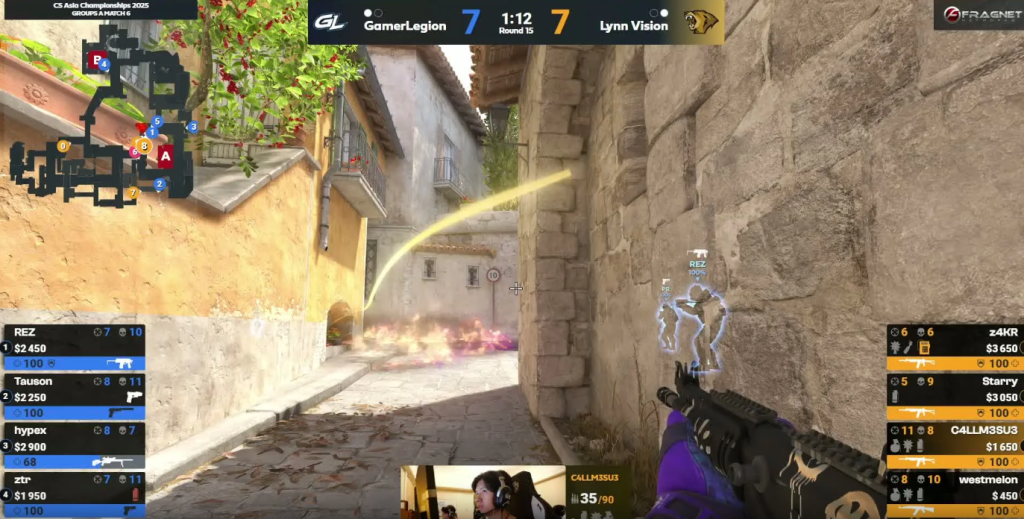Choose Tauson's player panel
Image resolution: width=1024 pixels, height=519 pixels.
pos(74,396)
